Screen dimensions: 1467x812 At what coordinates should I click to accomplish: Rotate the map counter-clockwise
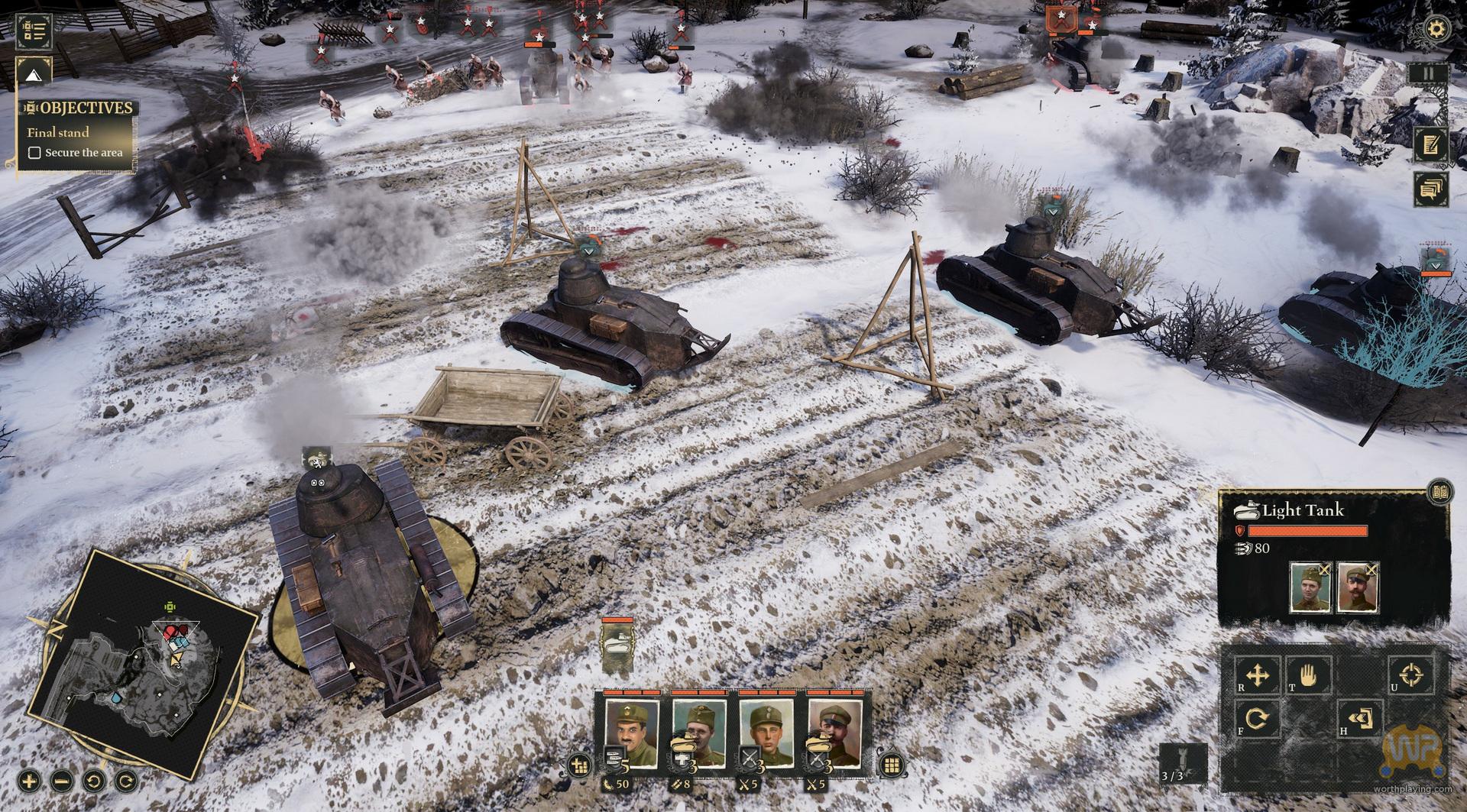tap(94, 781)
